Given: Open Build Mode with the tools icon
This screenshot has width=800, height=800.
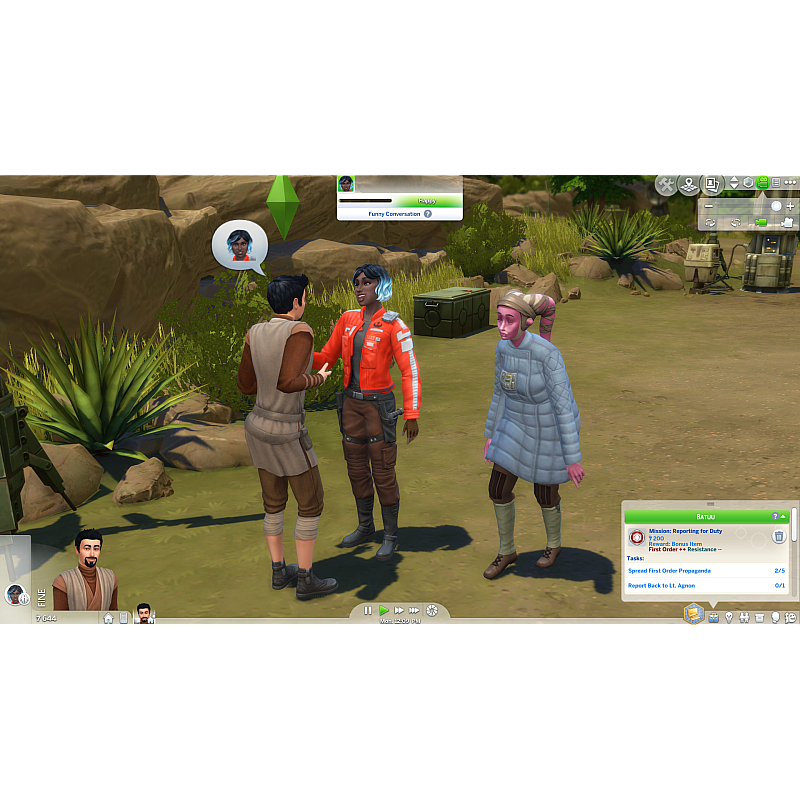Looking at the screenshot, I should pos(667,185).
